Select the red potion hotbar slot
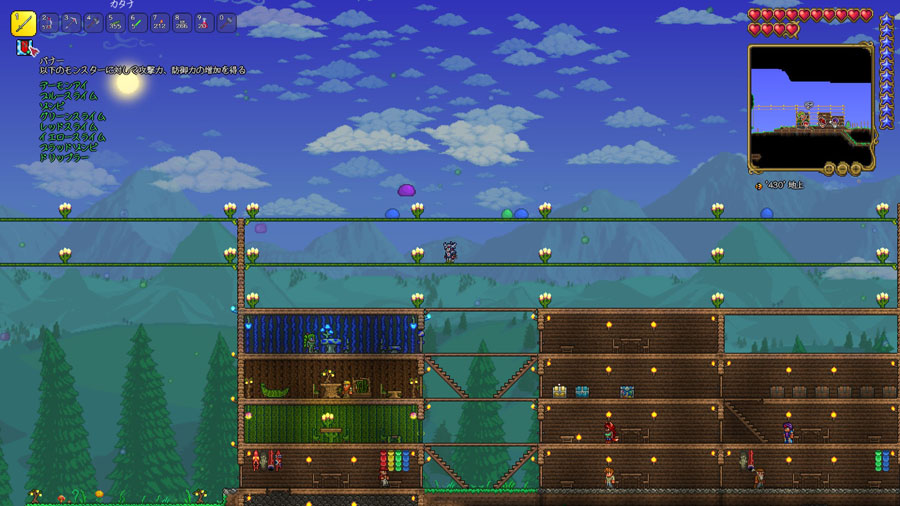 coord(204,22)
